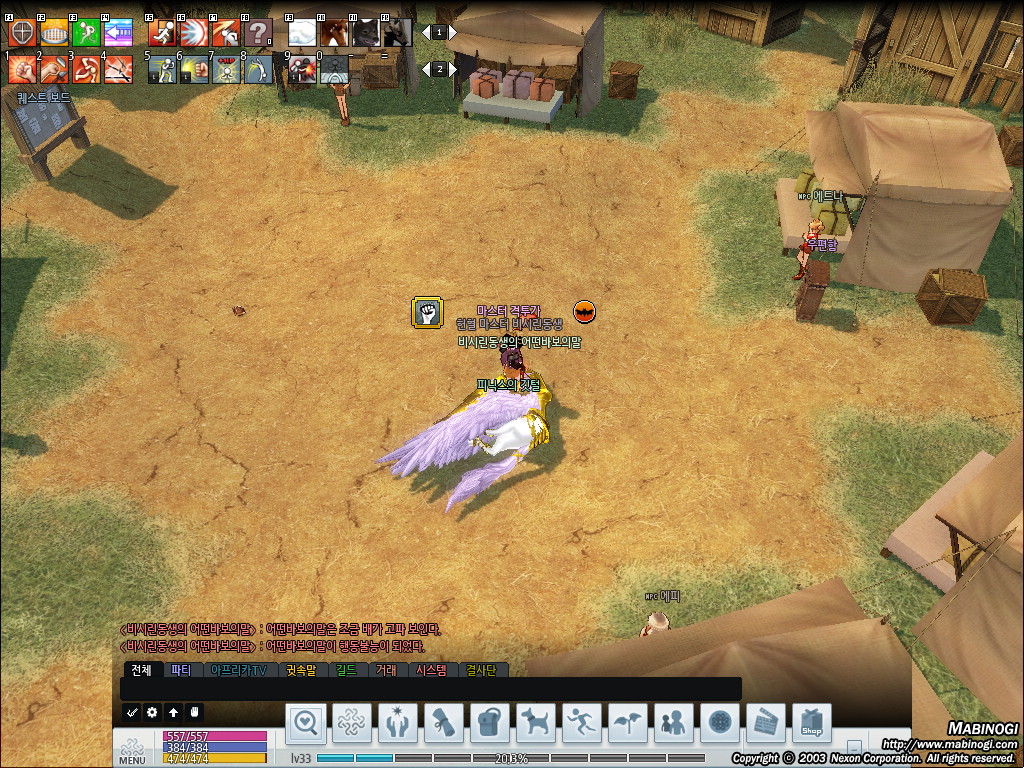Switch to the 거래 trade tab
1024x768 pixels.
pos(387,670)
